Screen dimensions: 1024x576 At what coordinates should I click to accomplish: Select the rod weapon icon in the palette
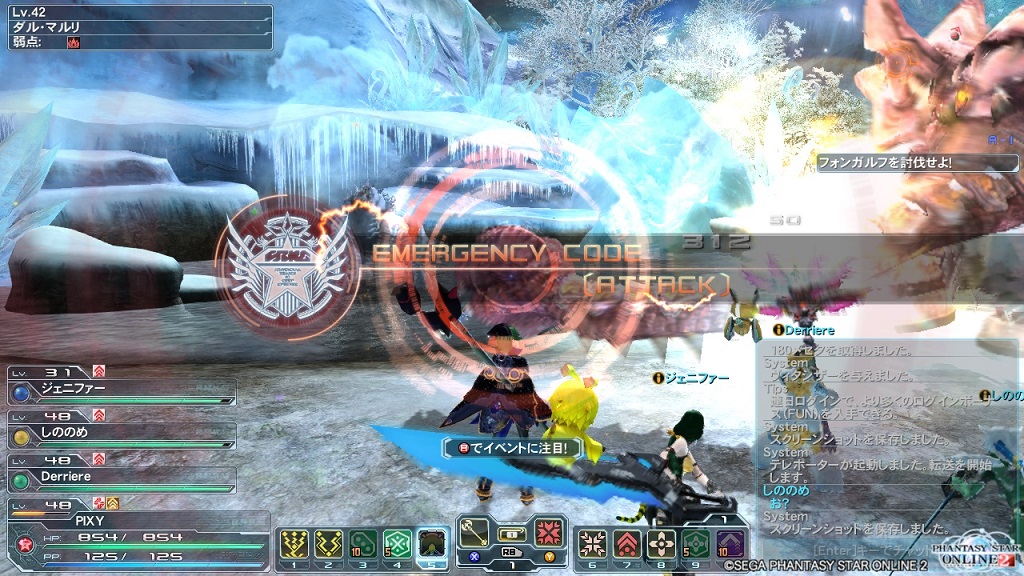(477, 532)
